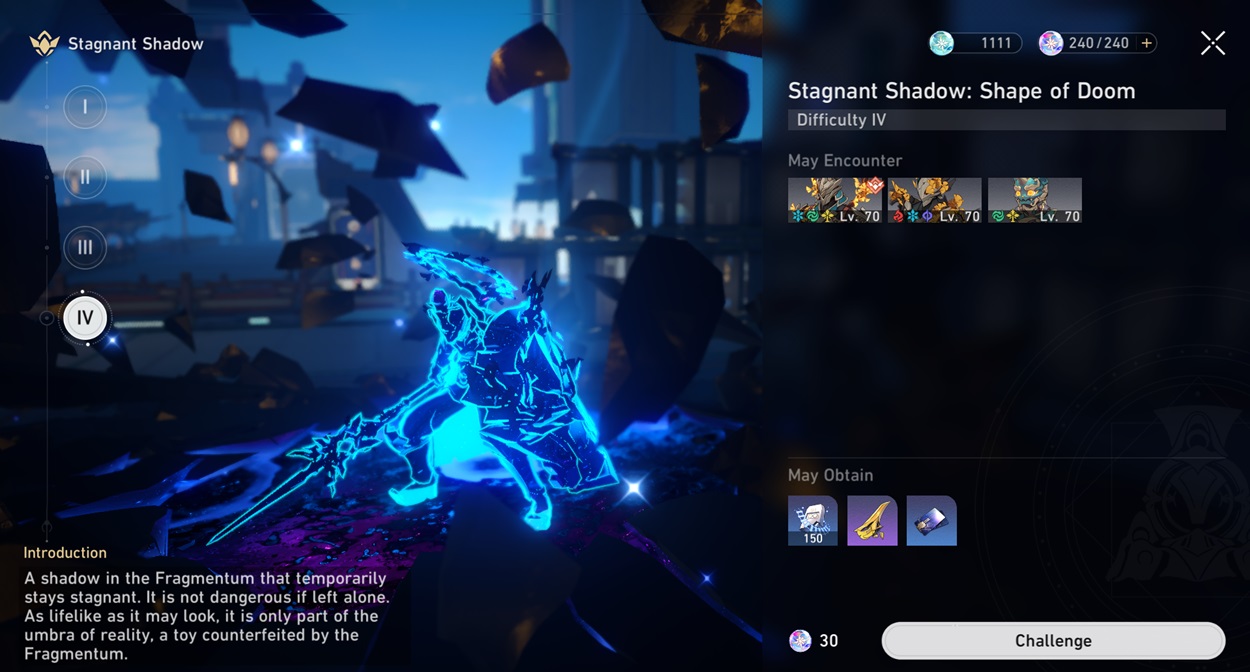Select difficulty level I
This screenshot has height=672, width=1250.
(85, 107)
